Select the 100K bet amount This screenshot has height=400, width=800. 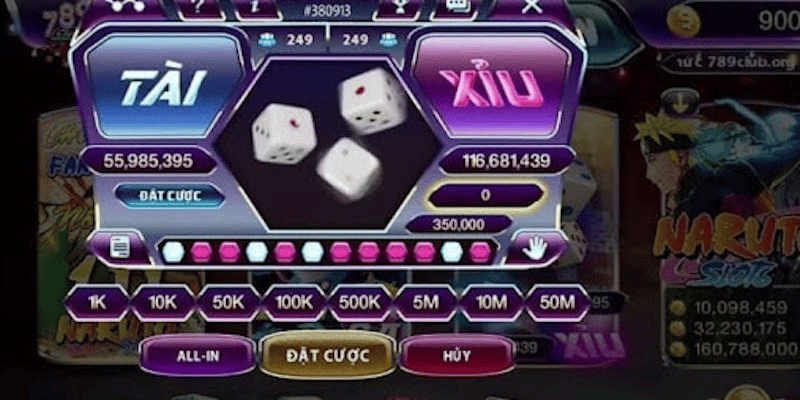(x=294, y=301)
